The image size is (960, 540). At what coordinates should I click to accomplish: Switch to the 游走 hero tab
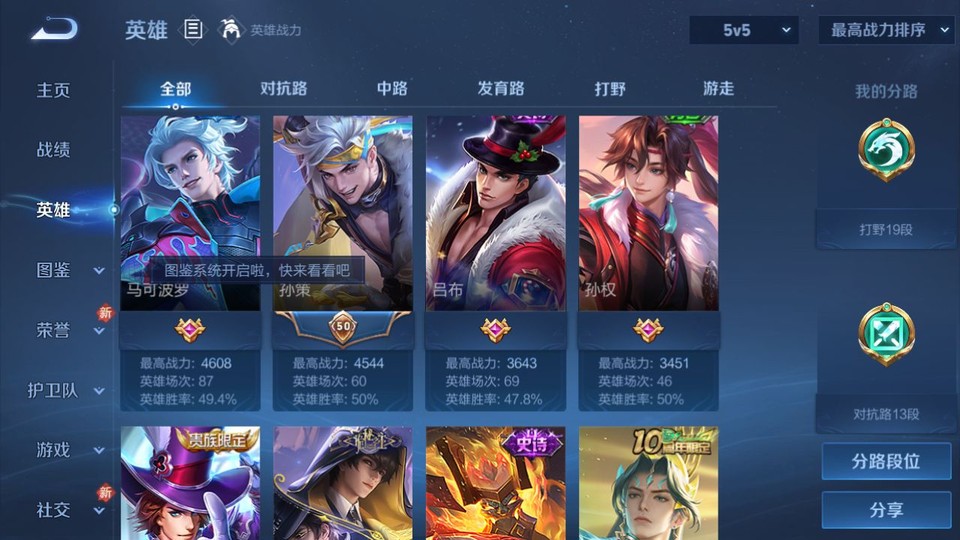[x=718, y=89]
